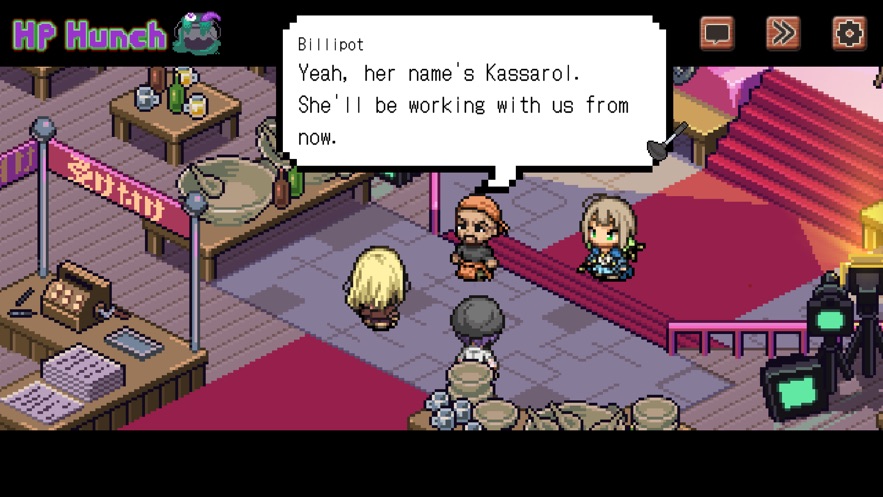Skip dialogue with the fast-forward button
The height and width of the screenshot is (497, 883).
coord(783,34)
